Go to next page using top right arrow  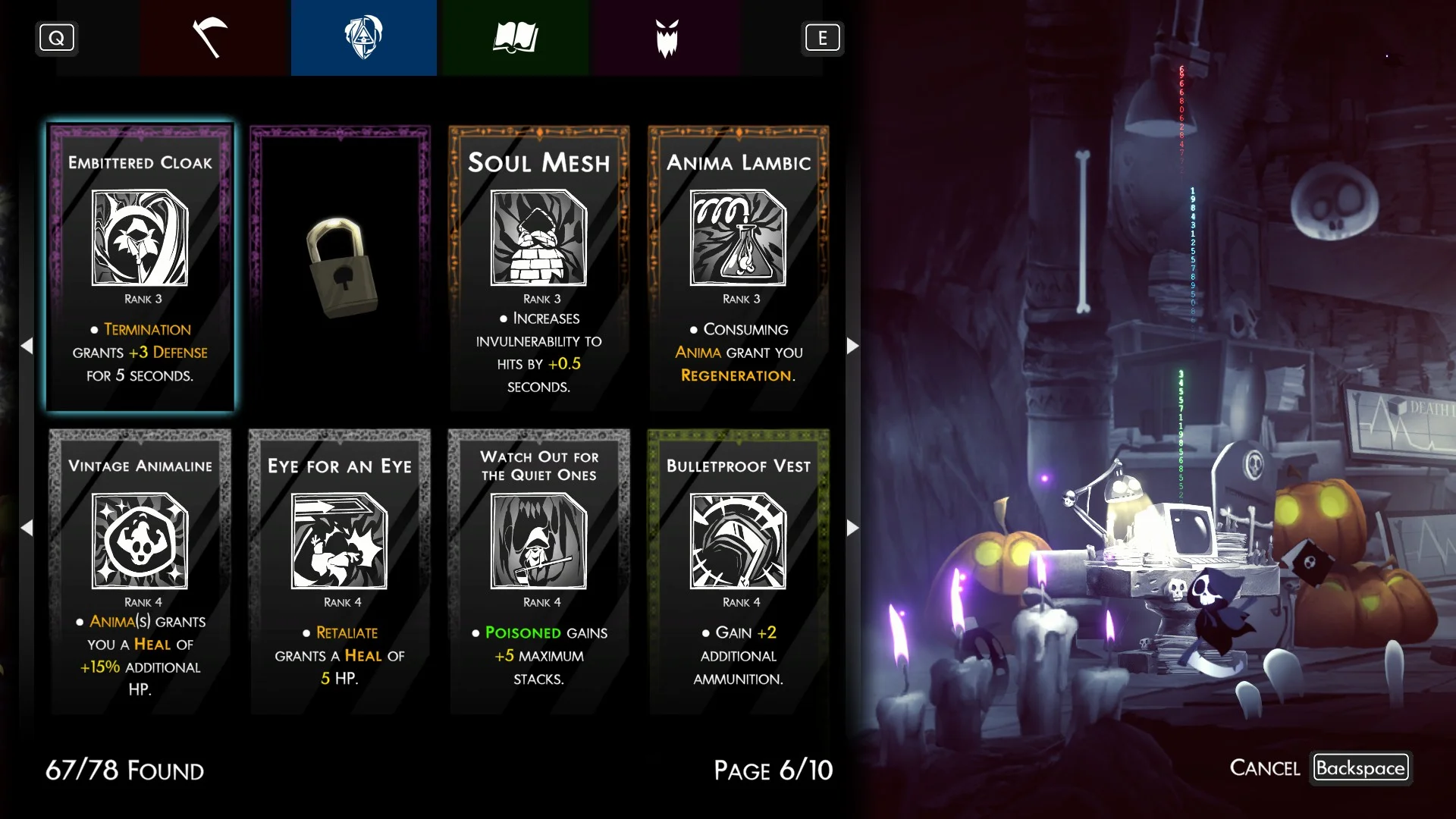[x=852, y=346]
